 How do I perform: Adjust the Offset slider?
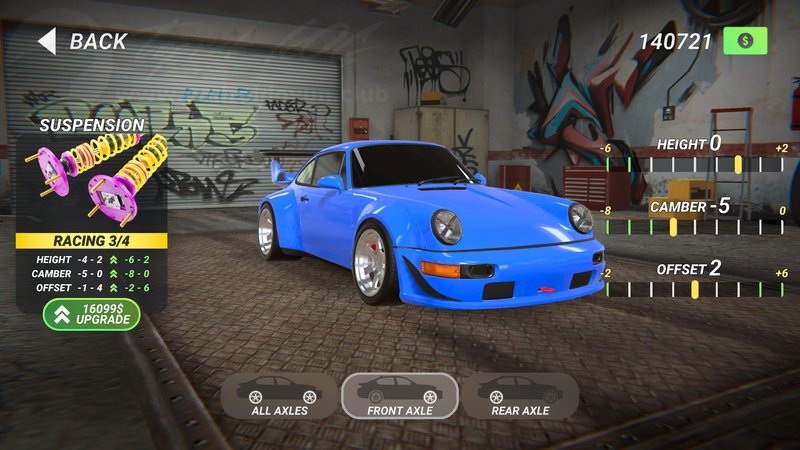[694, 289]
